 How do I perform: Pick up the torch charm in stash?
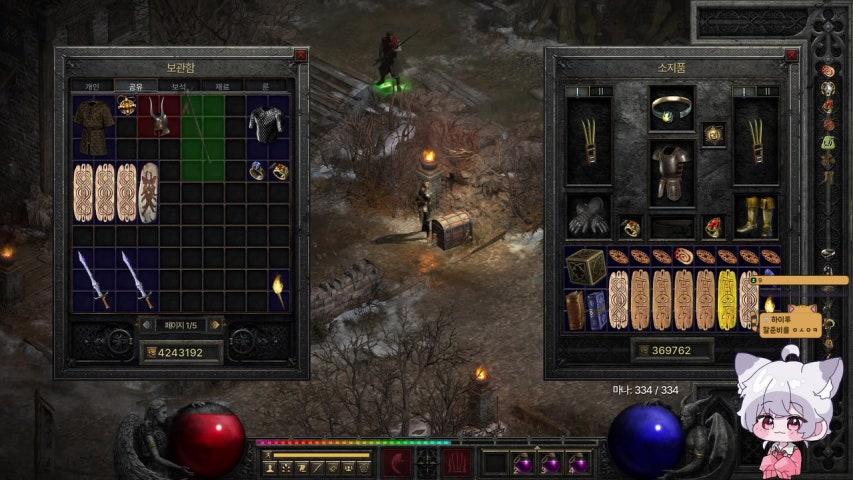coord(279,289)
